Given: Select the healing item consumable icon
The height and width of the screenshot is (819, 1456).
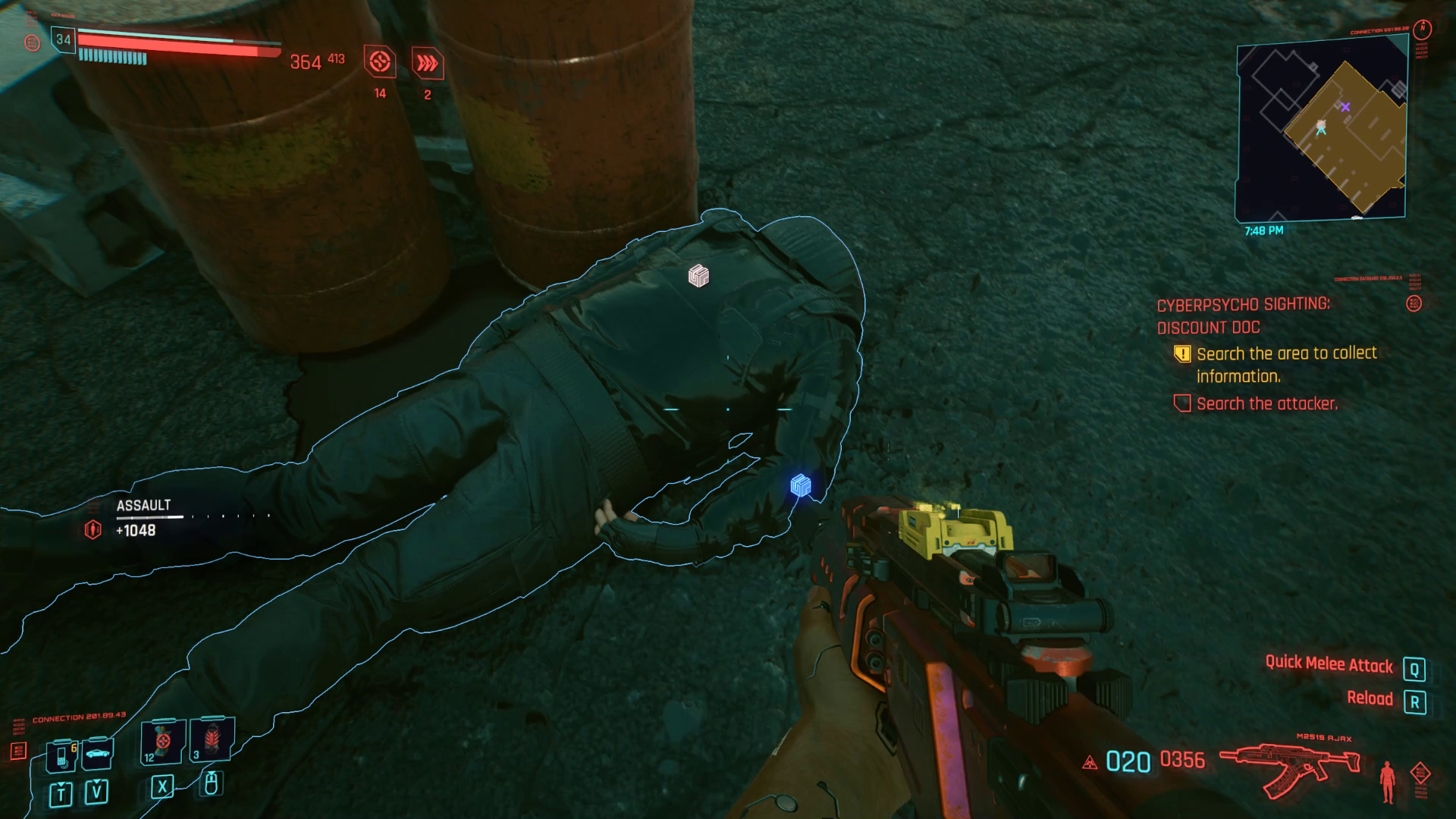Looking at the screenshot, I should pos(162,745).
